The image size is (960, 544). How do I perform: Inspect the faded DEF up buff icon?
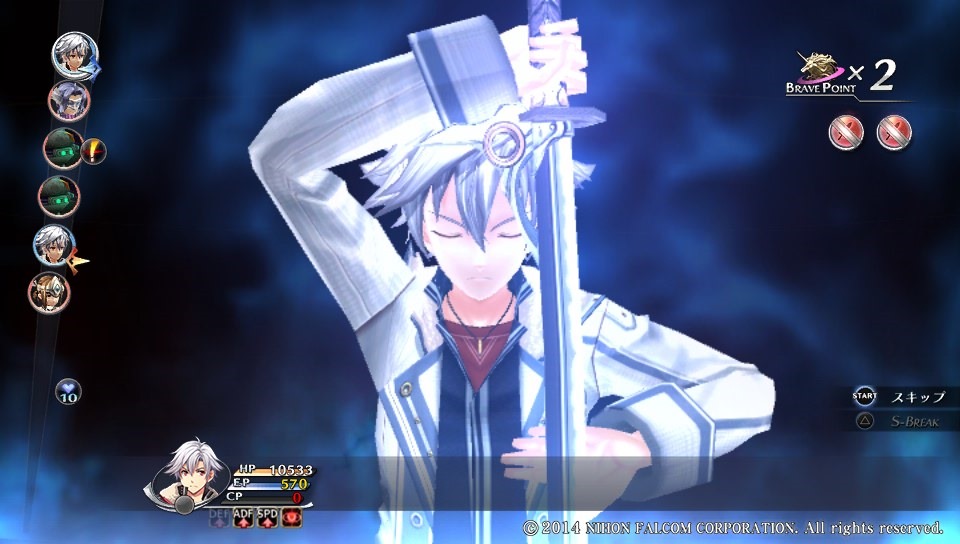tap(219, 516)
